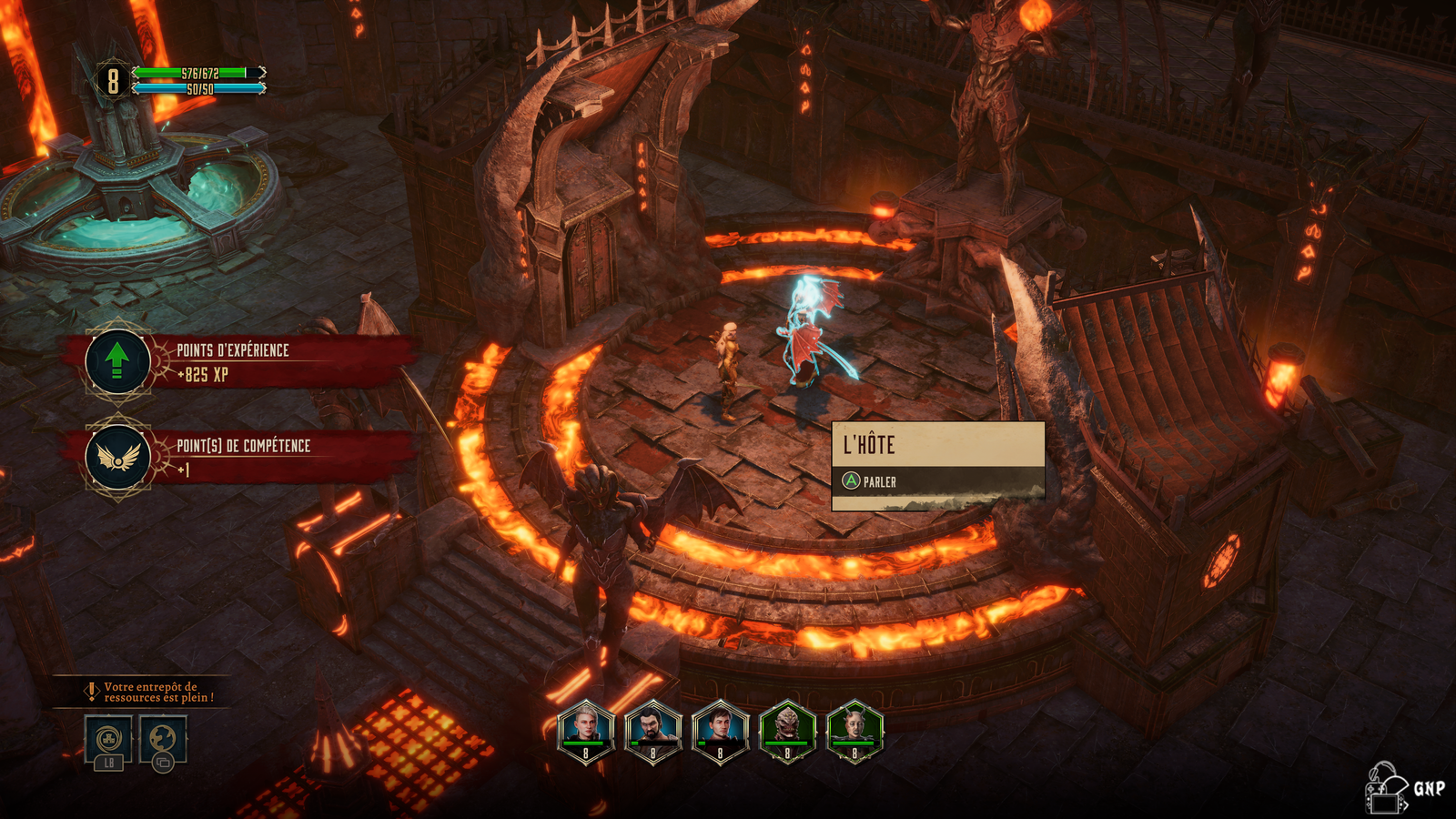Open the world map globe icon
The image size is (1456, 819).
[163, 739]
